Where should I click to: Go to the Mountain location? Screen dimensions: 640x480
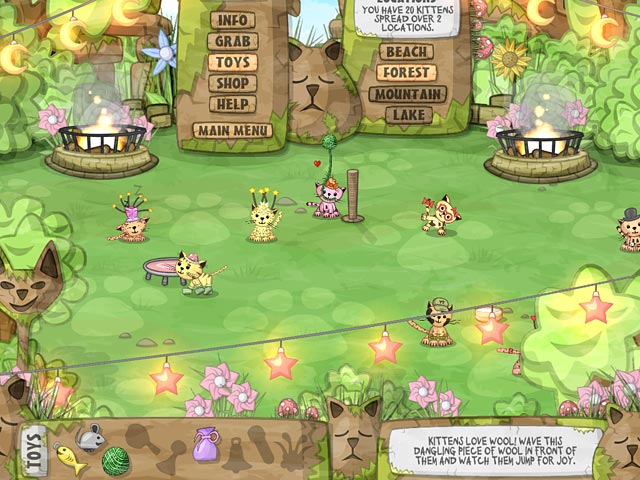[407, 94]
